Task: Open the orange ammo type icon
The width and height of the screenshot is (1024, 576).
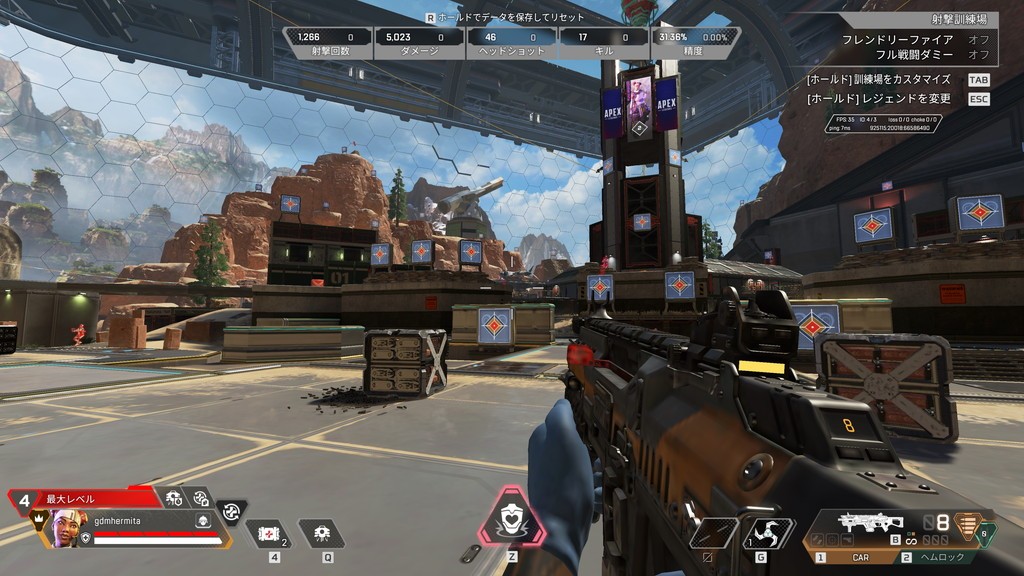Action: coord(966,523)
